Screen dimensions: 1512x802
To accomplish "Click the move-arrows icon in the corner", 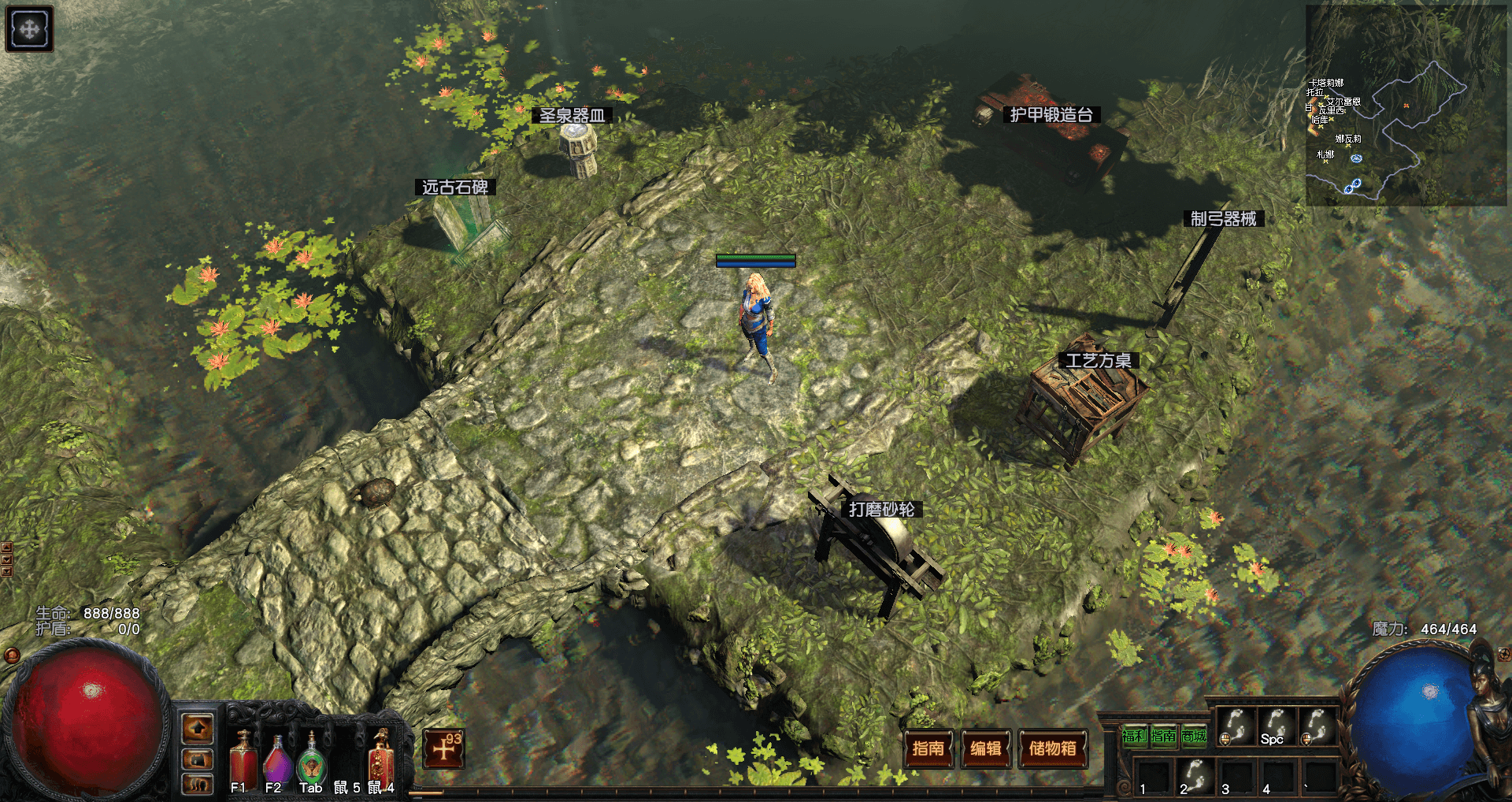I will coord(29,29).
